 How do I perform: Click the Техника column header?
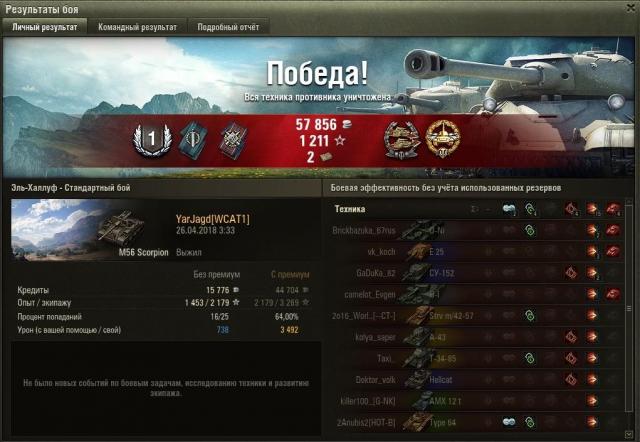(x=350, y=209)
